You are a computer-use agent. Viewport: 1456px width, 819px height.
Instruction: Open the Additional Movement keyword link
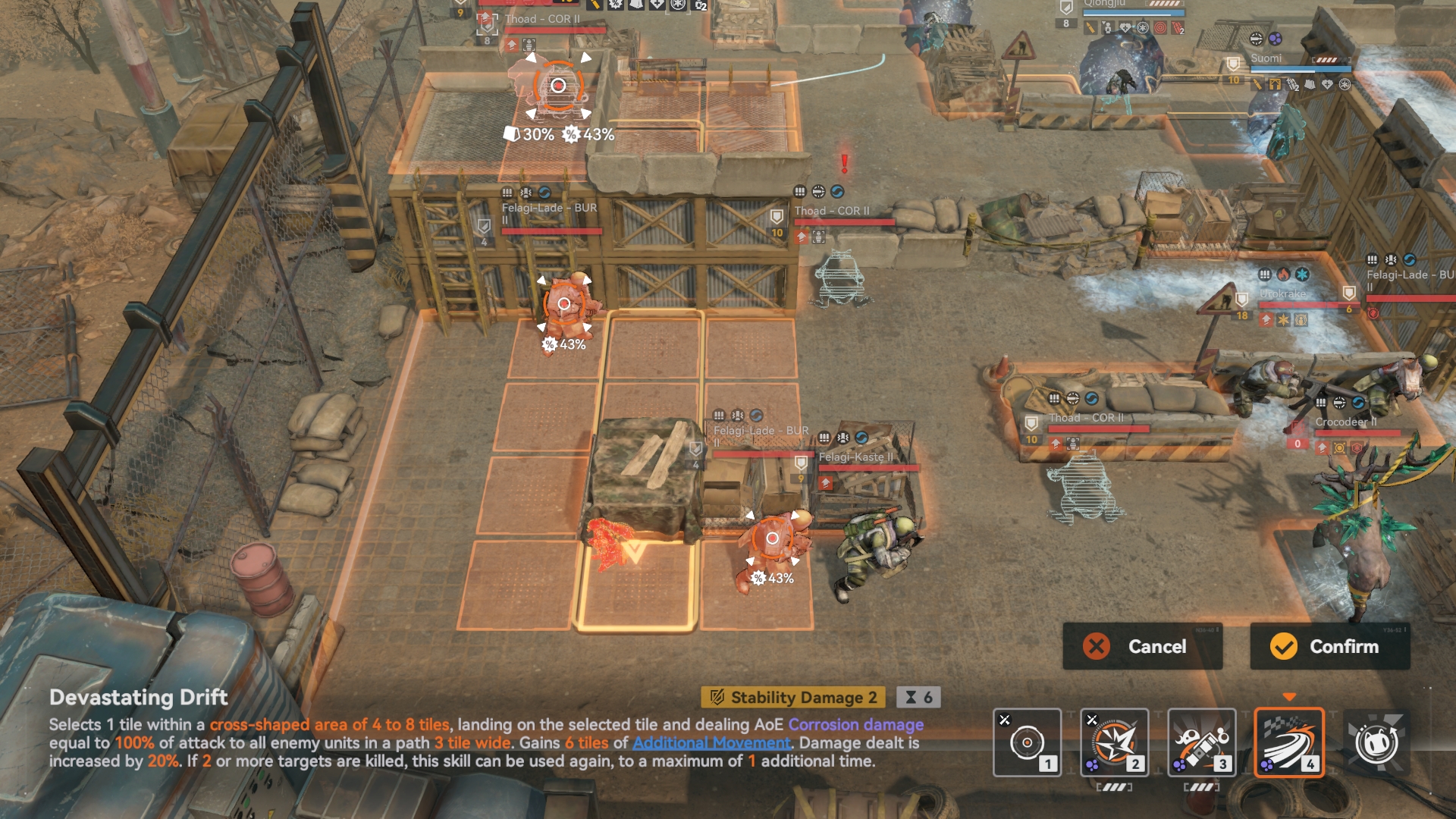pyautogui.click(x=711, y=743)
